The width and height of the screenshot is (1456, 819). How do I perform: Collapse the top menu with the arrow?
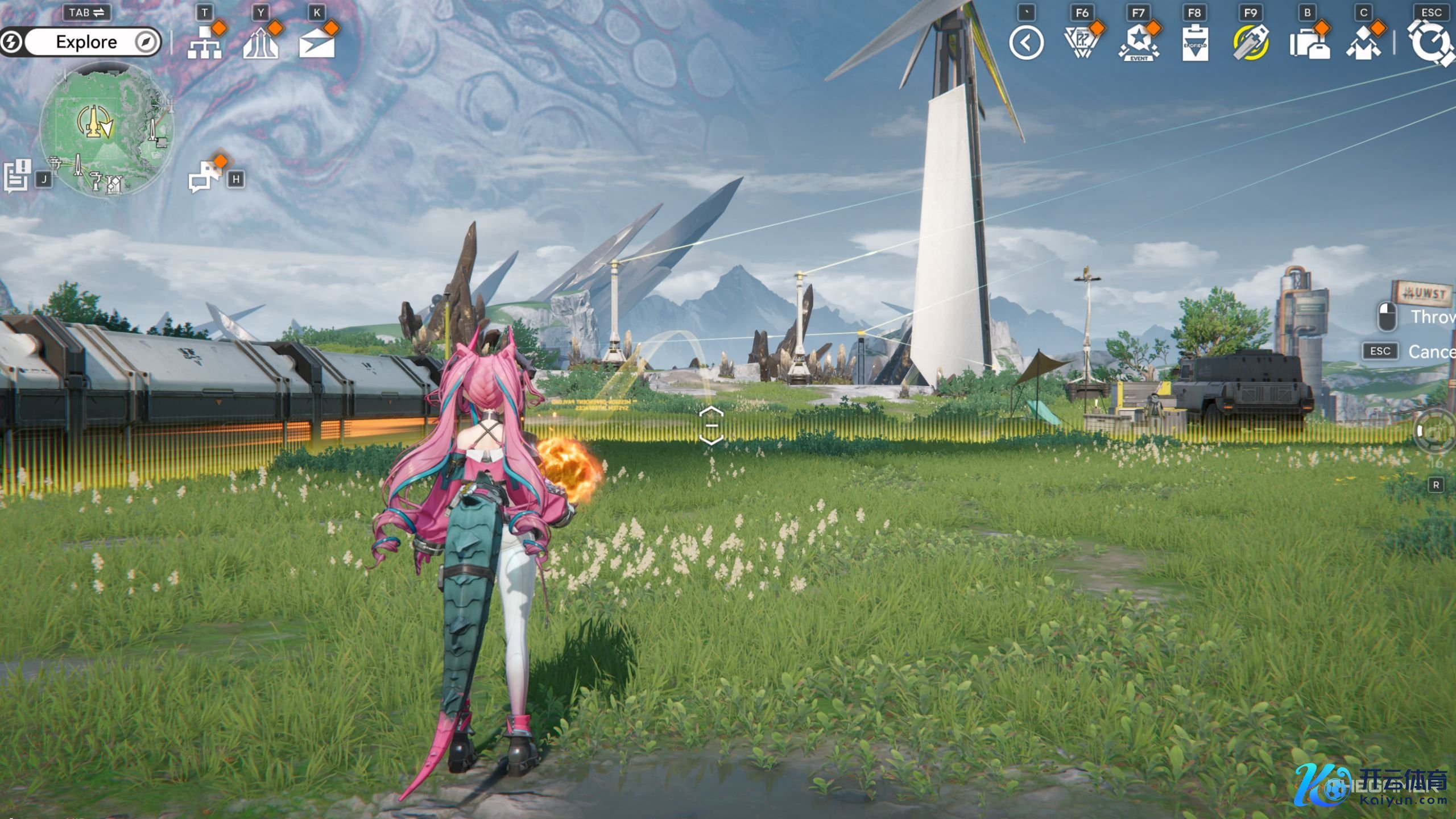pos(1027,43)
